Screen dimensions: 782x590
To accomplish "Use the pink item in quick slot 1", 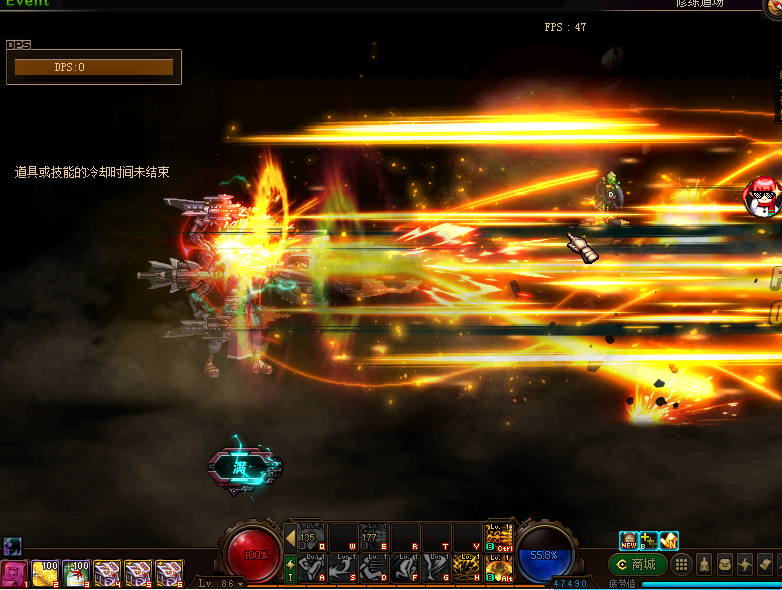I will (x=14, y=573).
